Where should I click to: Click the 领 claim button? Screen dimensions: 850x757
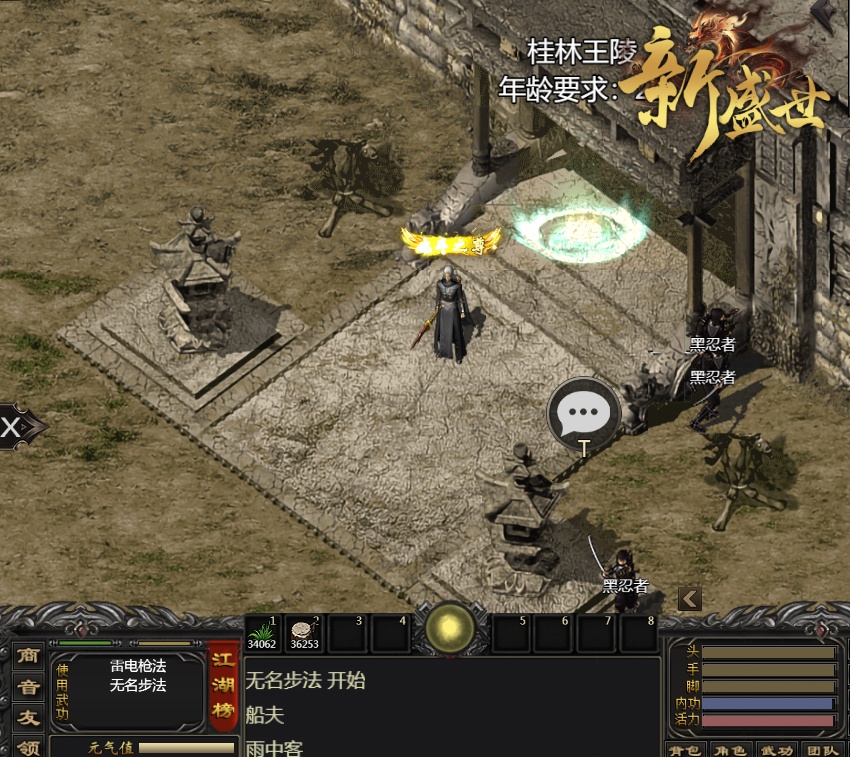(x=29, y=746)
